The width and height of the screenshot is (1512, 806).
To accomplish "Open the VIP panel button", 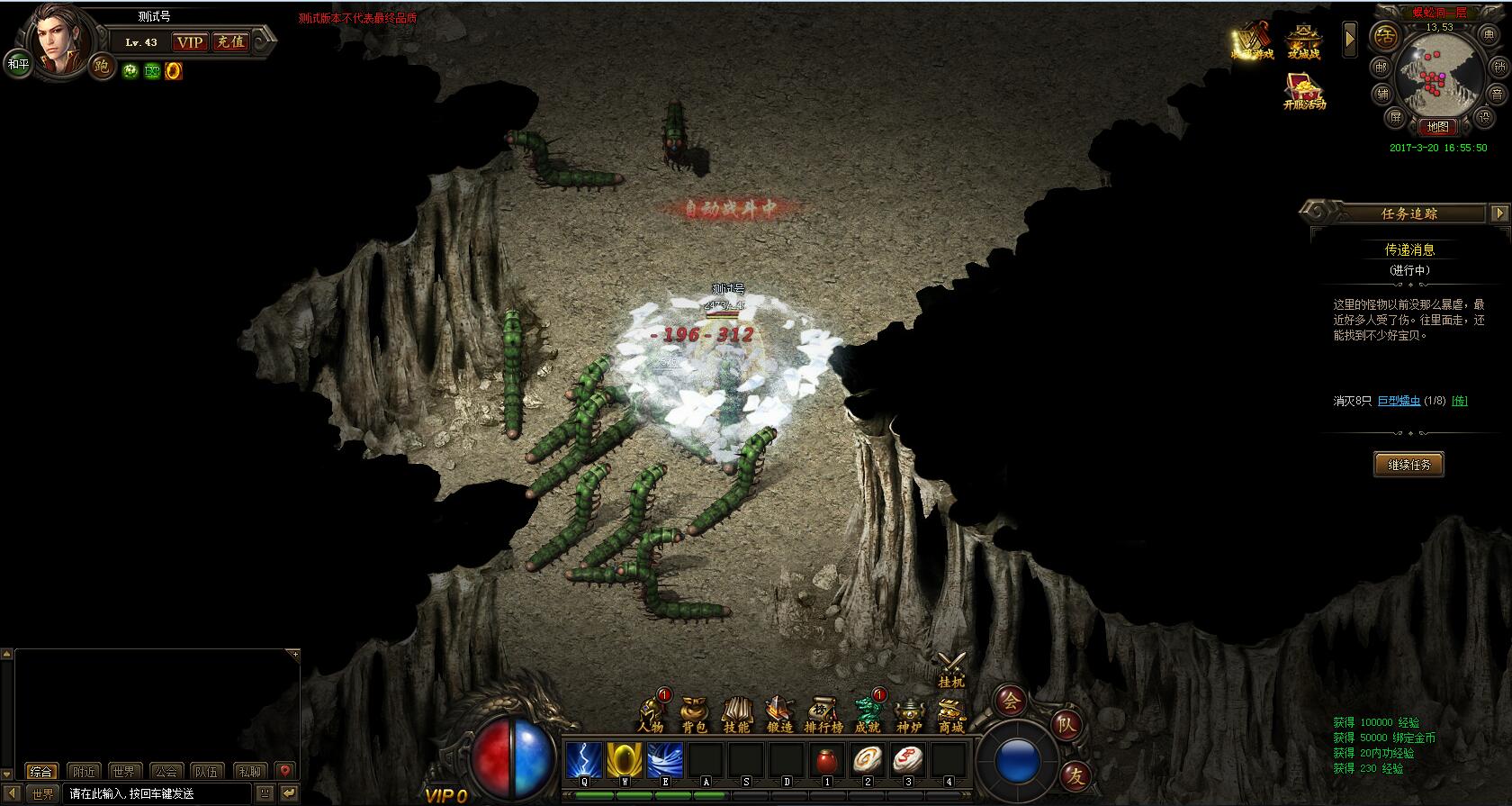I will [189, 42].
